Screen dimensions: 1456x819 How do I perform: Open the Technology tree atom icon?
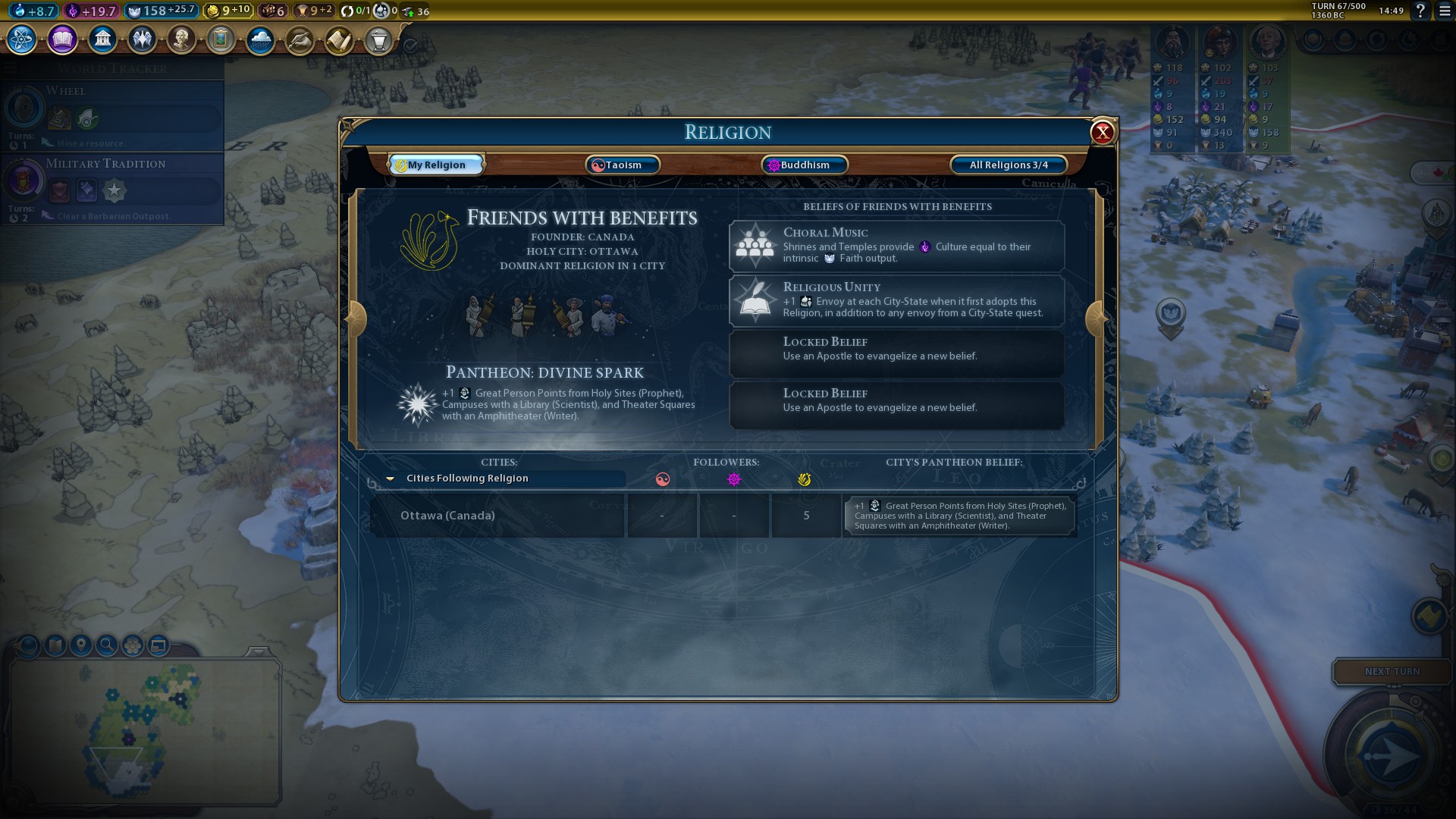[x=22, y=39]
